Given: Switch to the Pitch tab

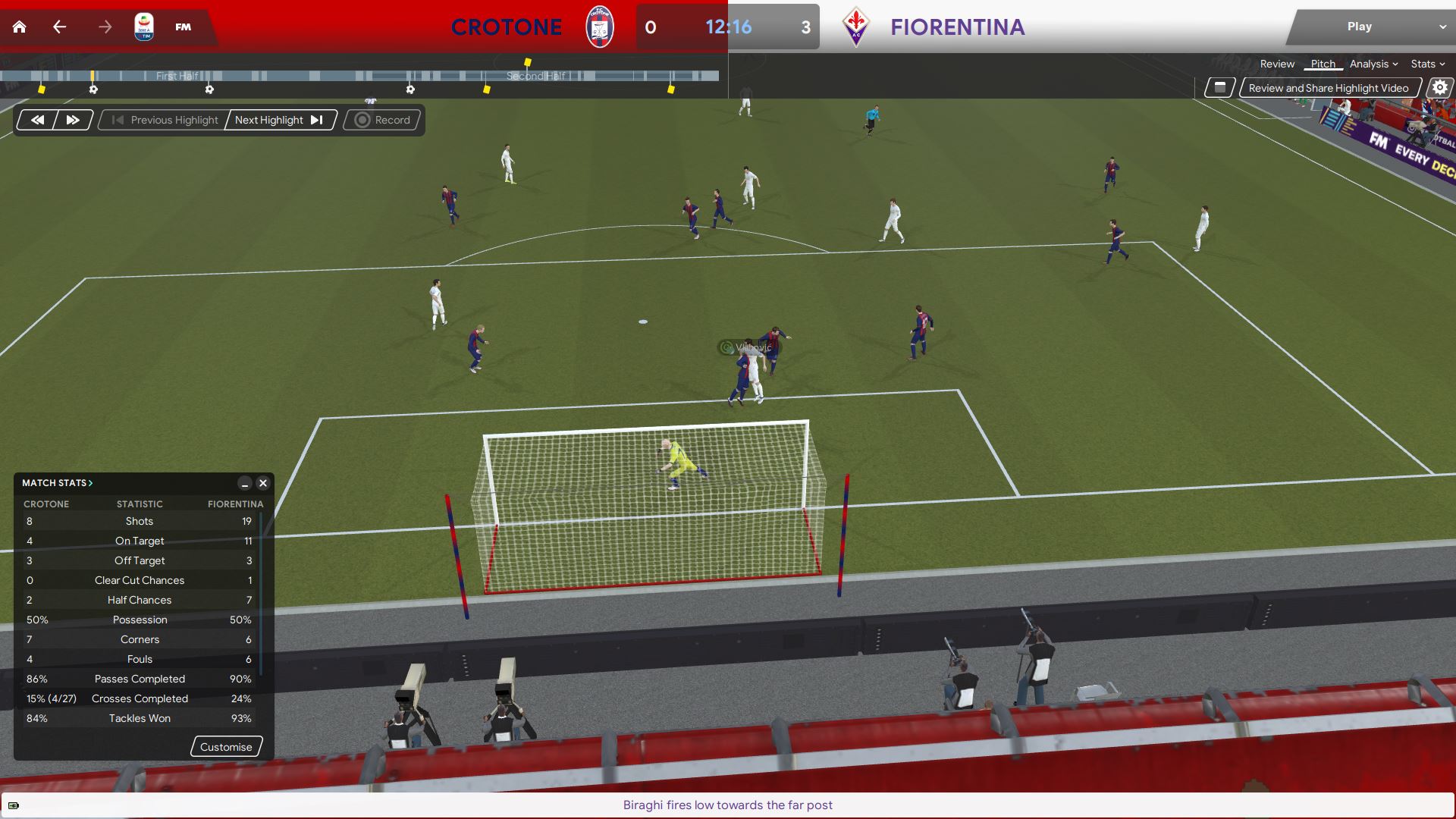Looking at the screenshot, I should pos(1323,64).
